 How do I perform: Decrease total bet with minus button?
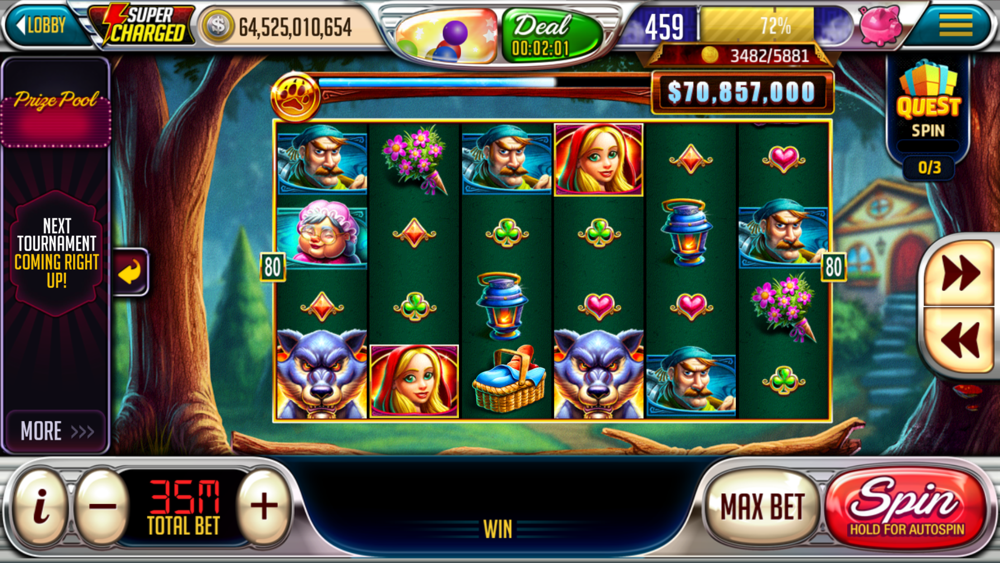(102, 506)
